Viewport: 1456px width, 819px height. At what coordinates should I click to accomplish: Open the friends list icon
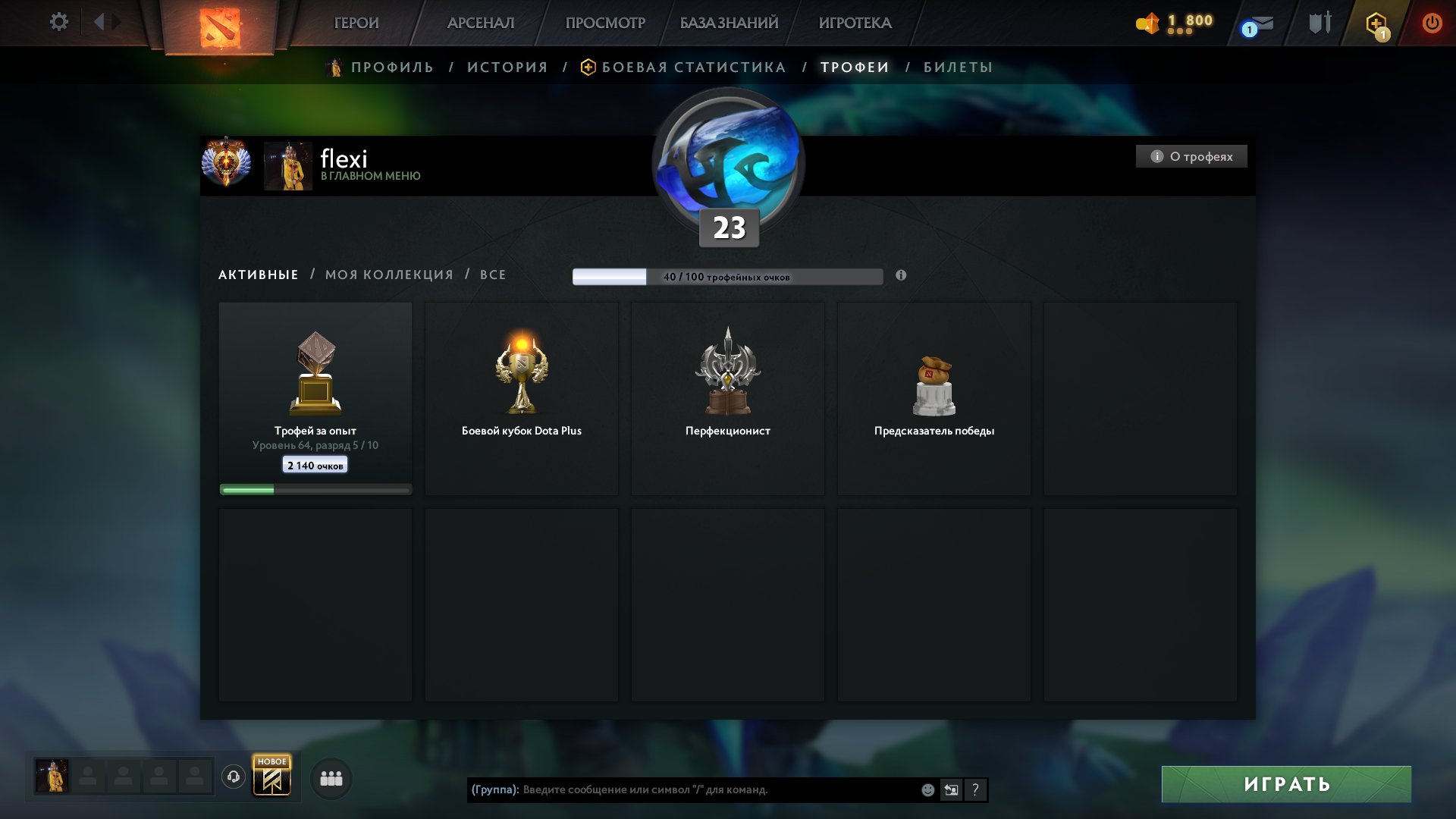[331, 779]
